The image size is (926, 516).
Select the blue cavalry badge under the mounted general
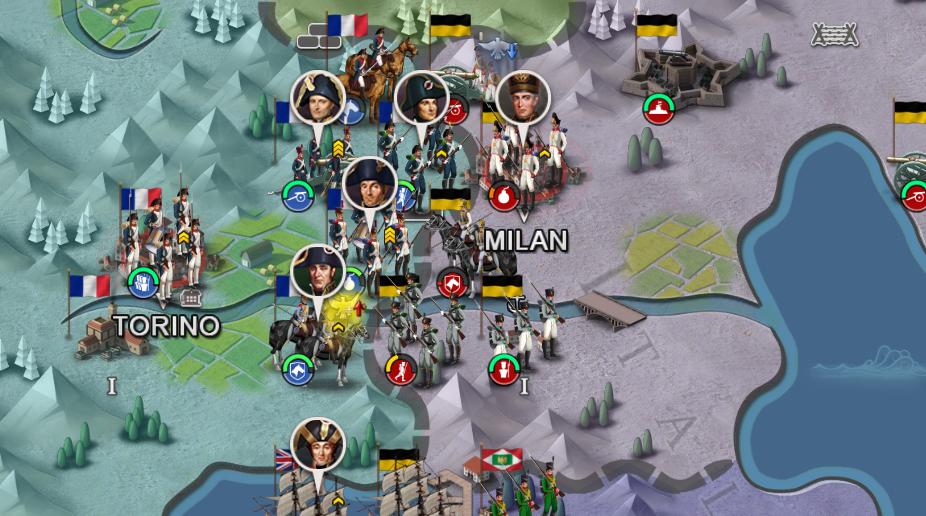[x=297, y=369]
